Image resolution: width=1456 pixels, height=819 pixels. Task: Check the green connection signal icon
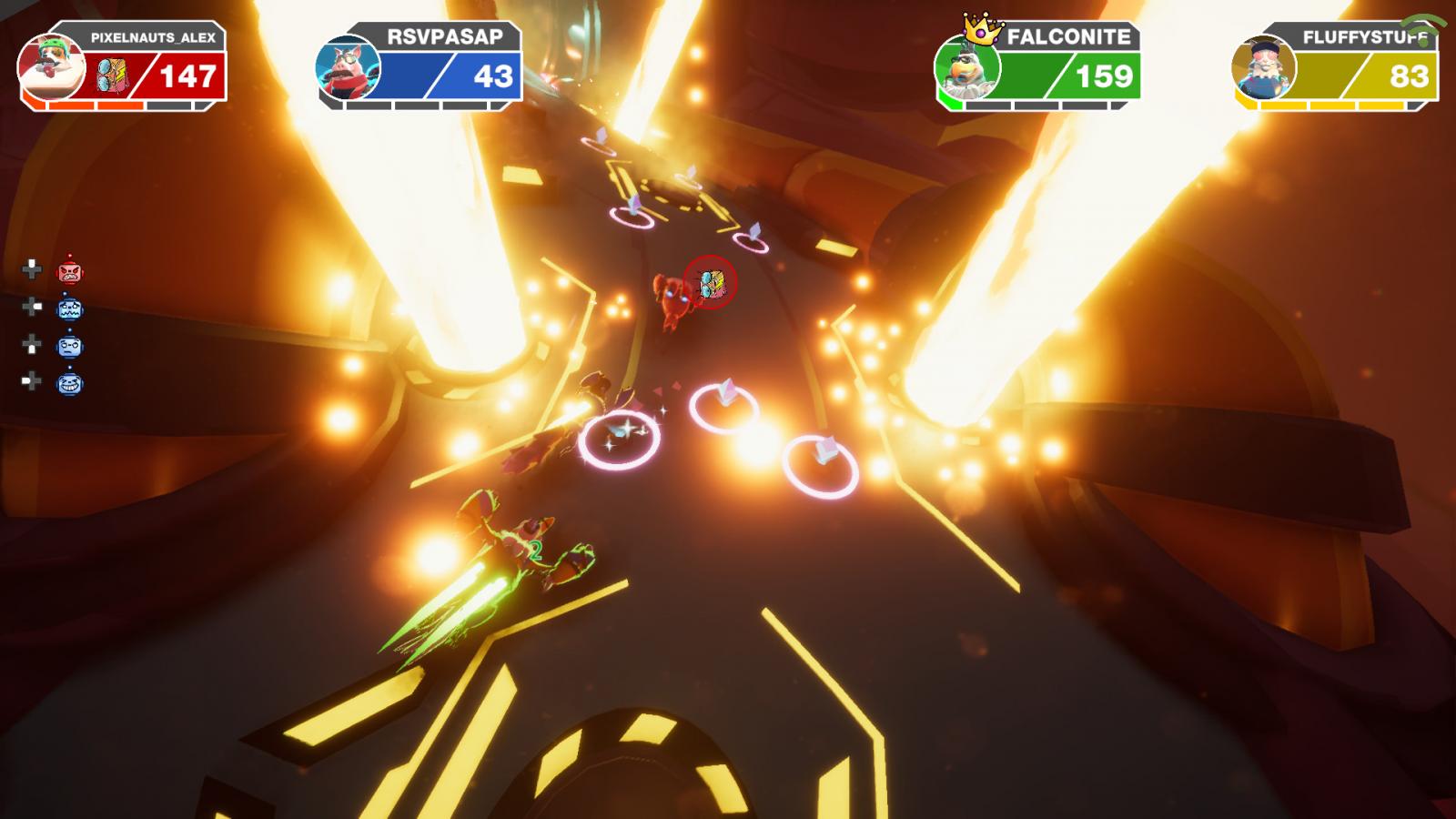(1422, 29)
